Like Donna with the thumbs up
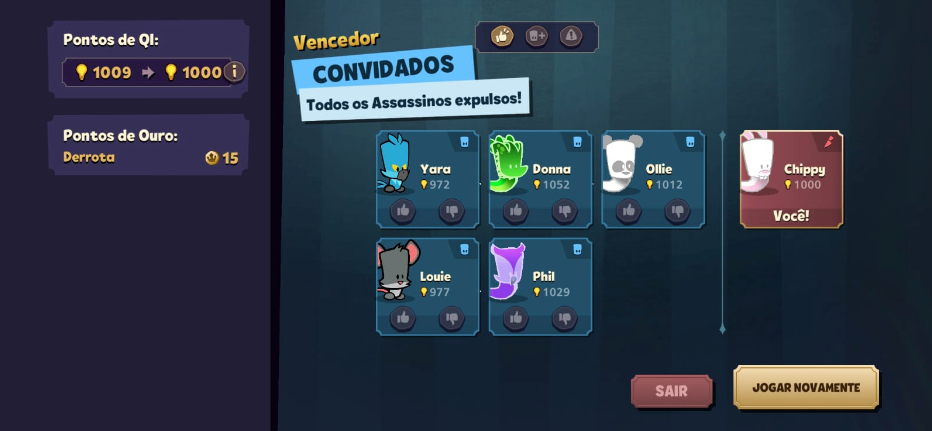Viewport: 932px width, 431px height. tap(516, 211)
